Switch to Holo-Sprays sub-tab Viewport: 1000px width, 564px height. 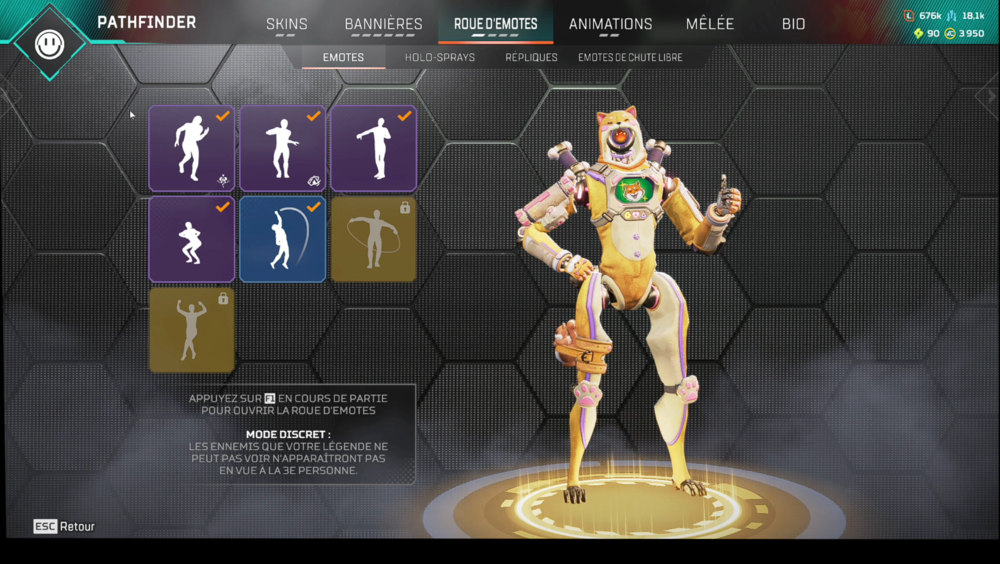(x=440, y=58)
